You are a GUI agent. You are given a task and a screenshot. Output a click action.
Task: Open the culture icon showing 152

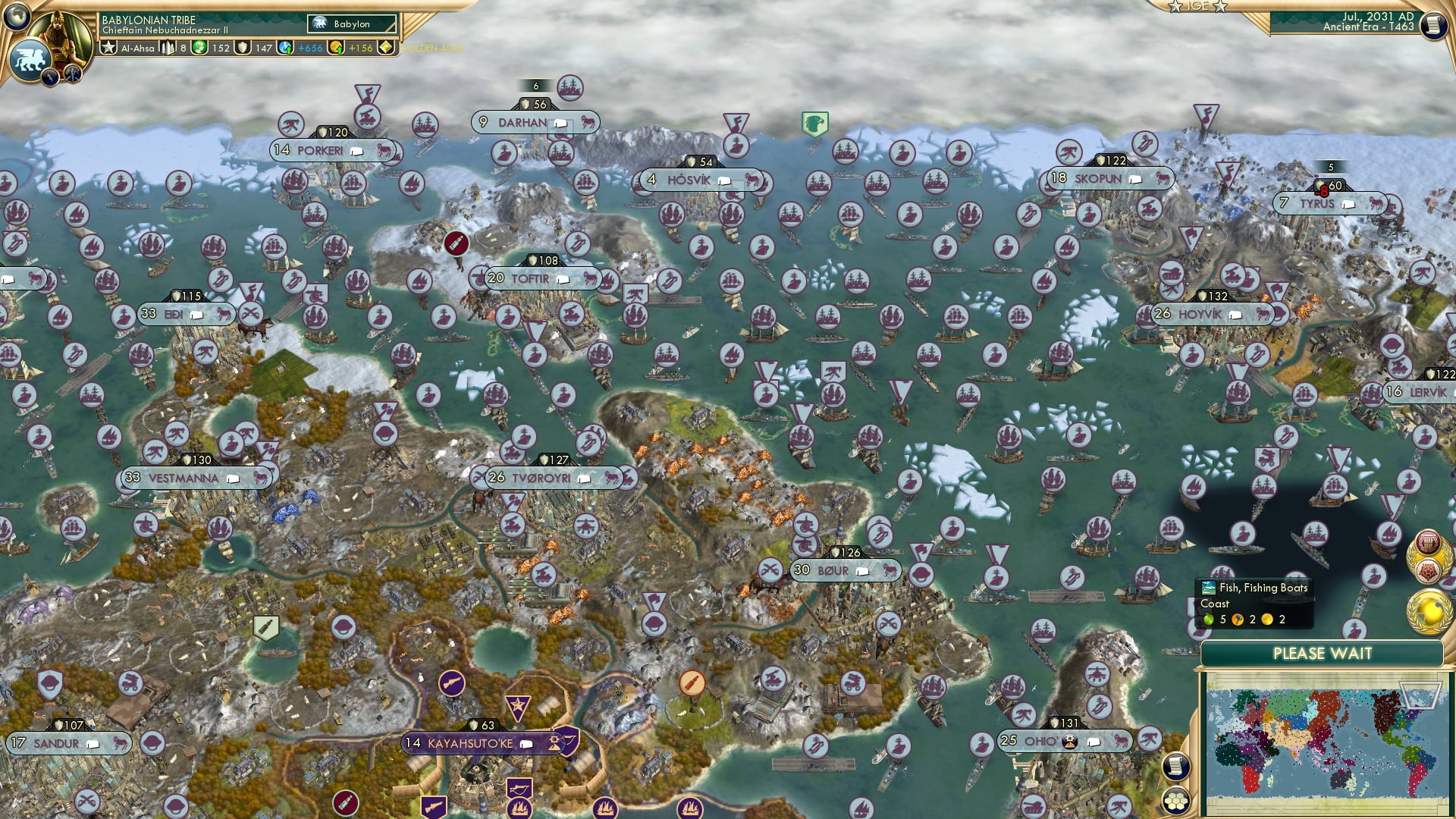pos(200,48)
